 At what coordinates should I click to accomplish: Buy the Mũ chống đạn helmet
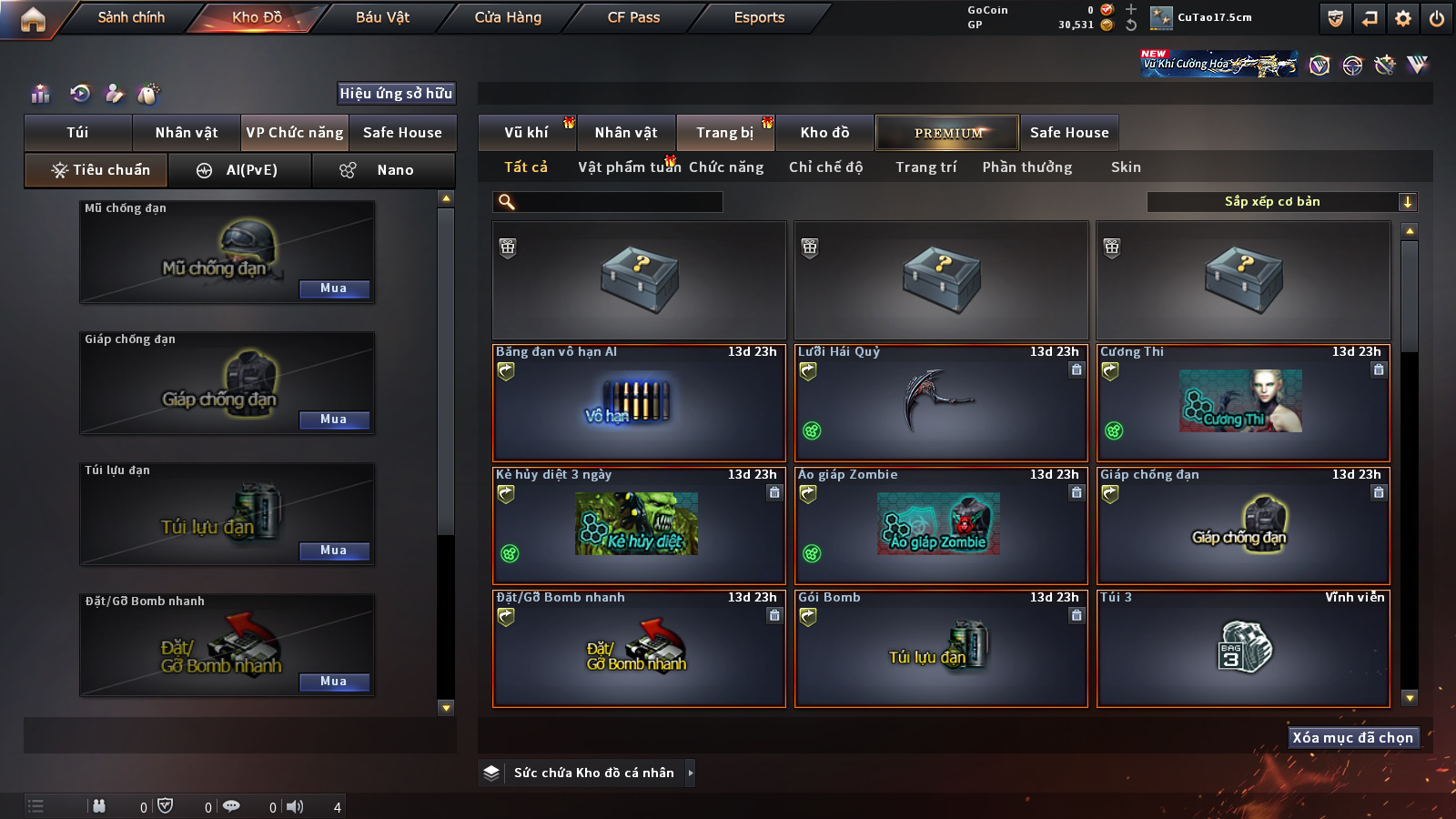(334, 288)
